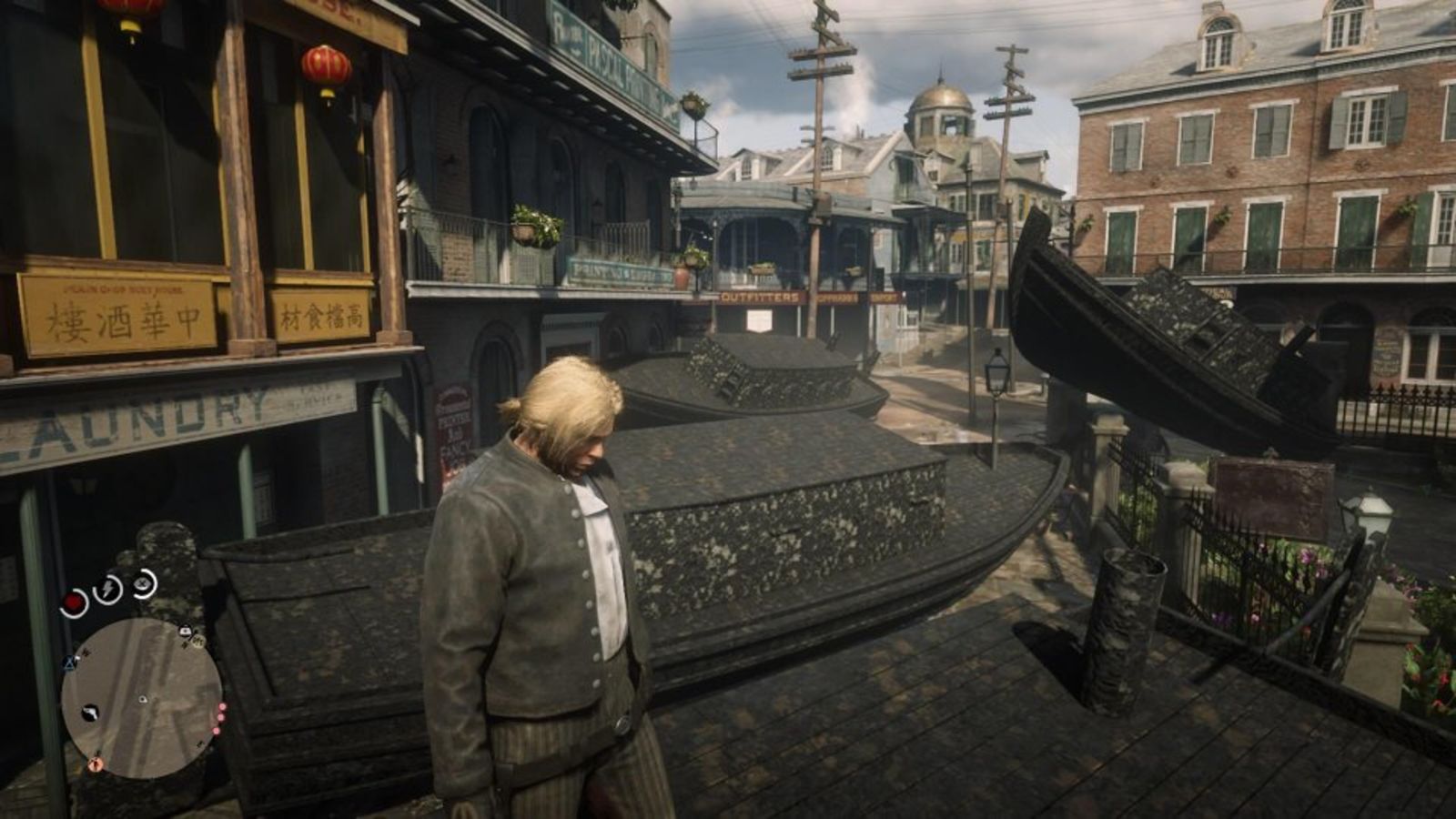Screen dimensions: 1456x819
Task: Click the red health core icon
Action: (x=75, y=602)
